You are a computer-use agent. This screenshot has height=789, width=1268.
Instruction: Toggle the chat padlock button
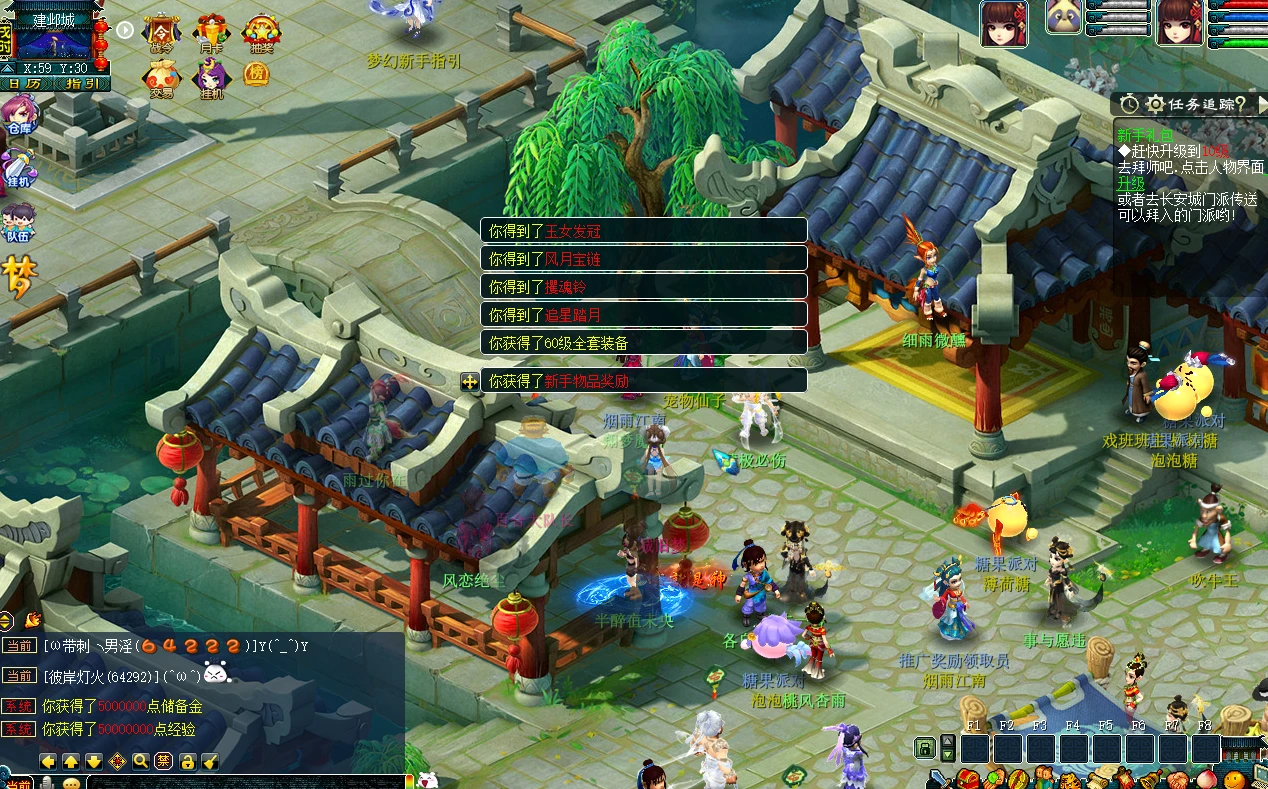tap(187, 761)
